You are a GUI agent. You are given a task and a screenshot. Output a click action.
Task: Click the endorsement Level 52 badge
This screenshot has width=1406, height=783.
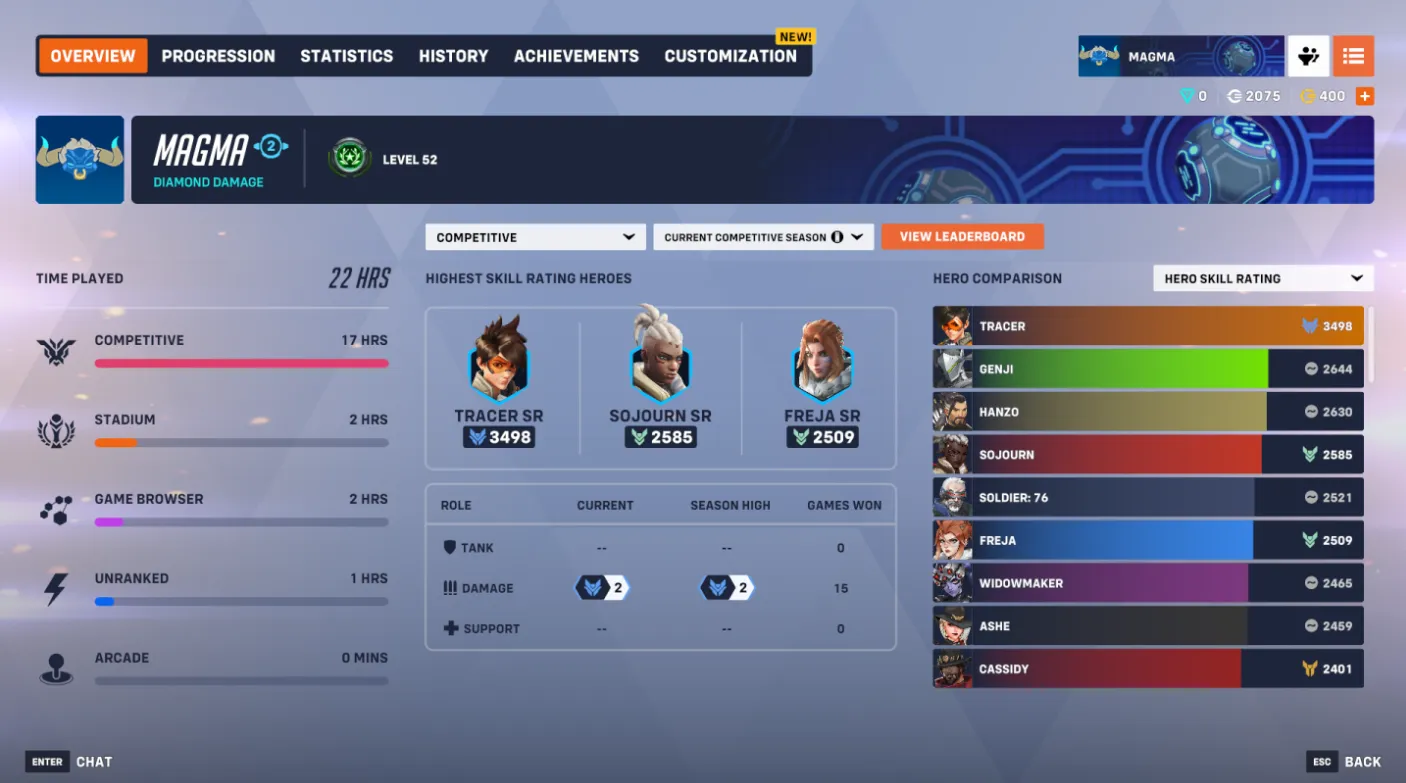349,159
